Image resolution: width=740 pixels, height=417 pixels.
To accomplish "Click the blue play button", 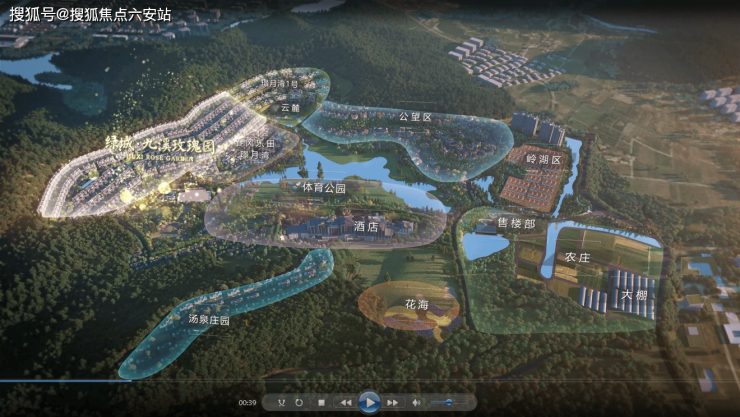I will 369,402.
